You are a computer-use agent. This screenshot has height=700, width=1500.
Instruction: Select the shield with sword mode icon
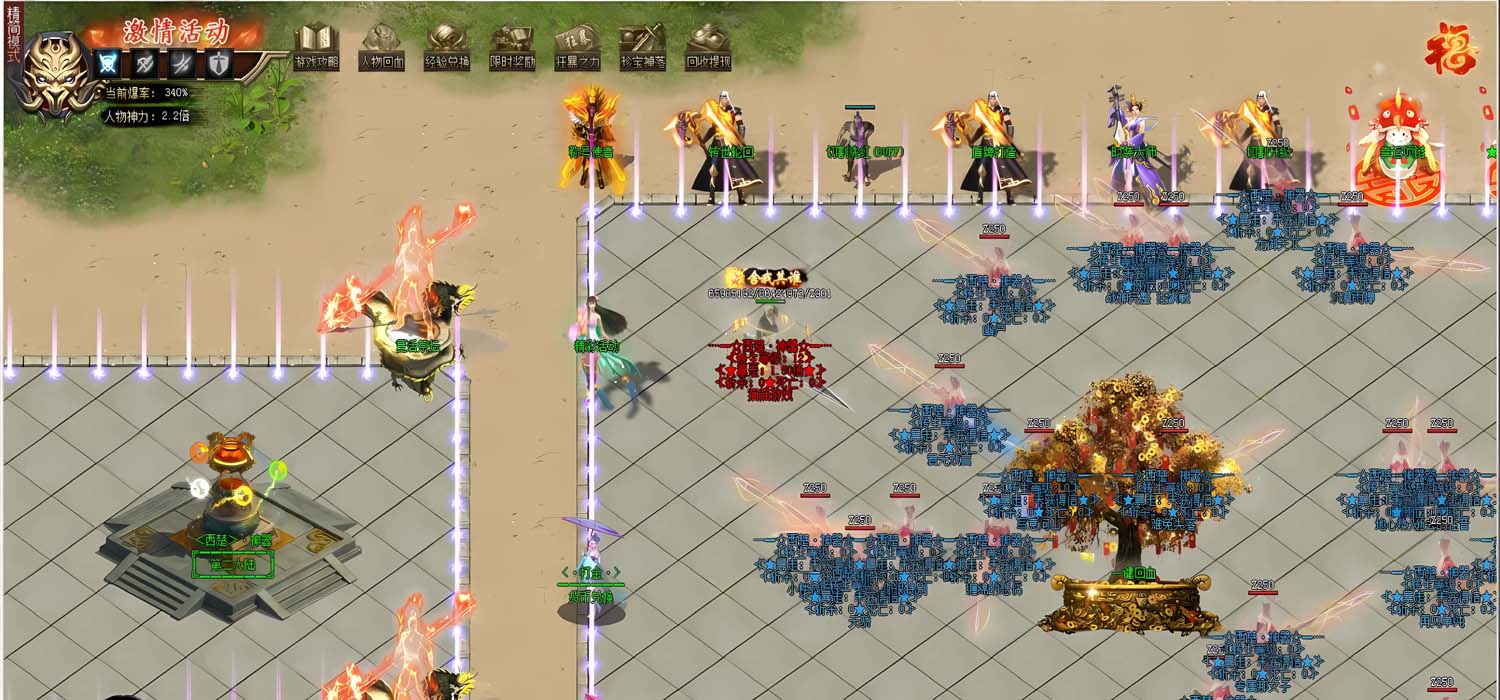point(219,64)
